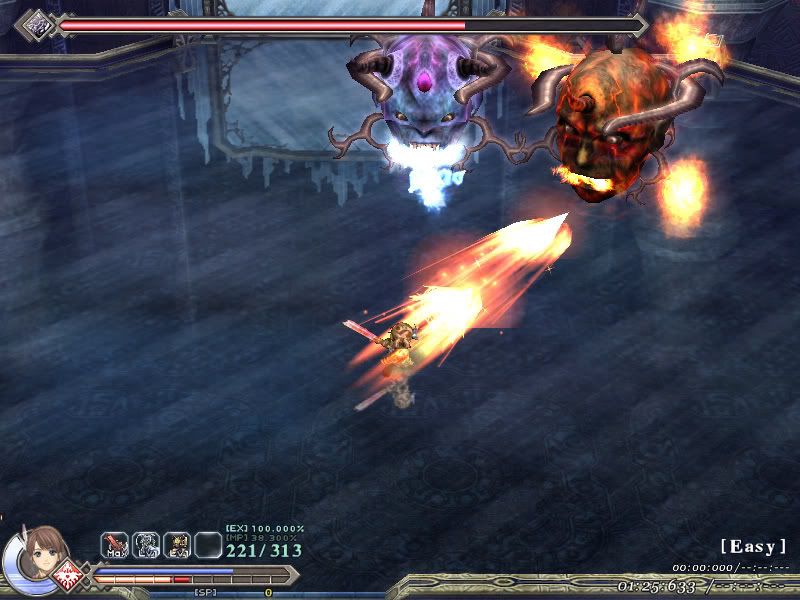Choose the golden skill icon
Image resolution: width=800 pixels, height=600 pixels.
(177, 544)
